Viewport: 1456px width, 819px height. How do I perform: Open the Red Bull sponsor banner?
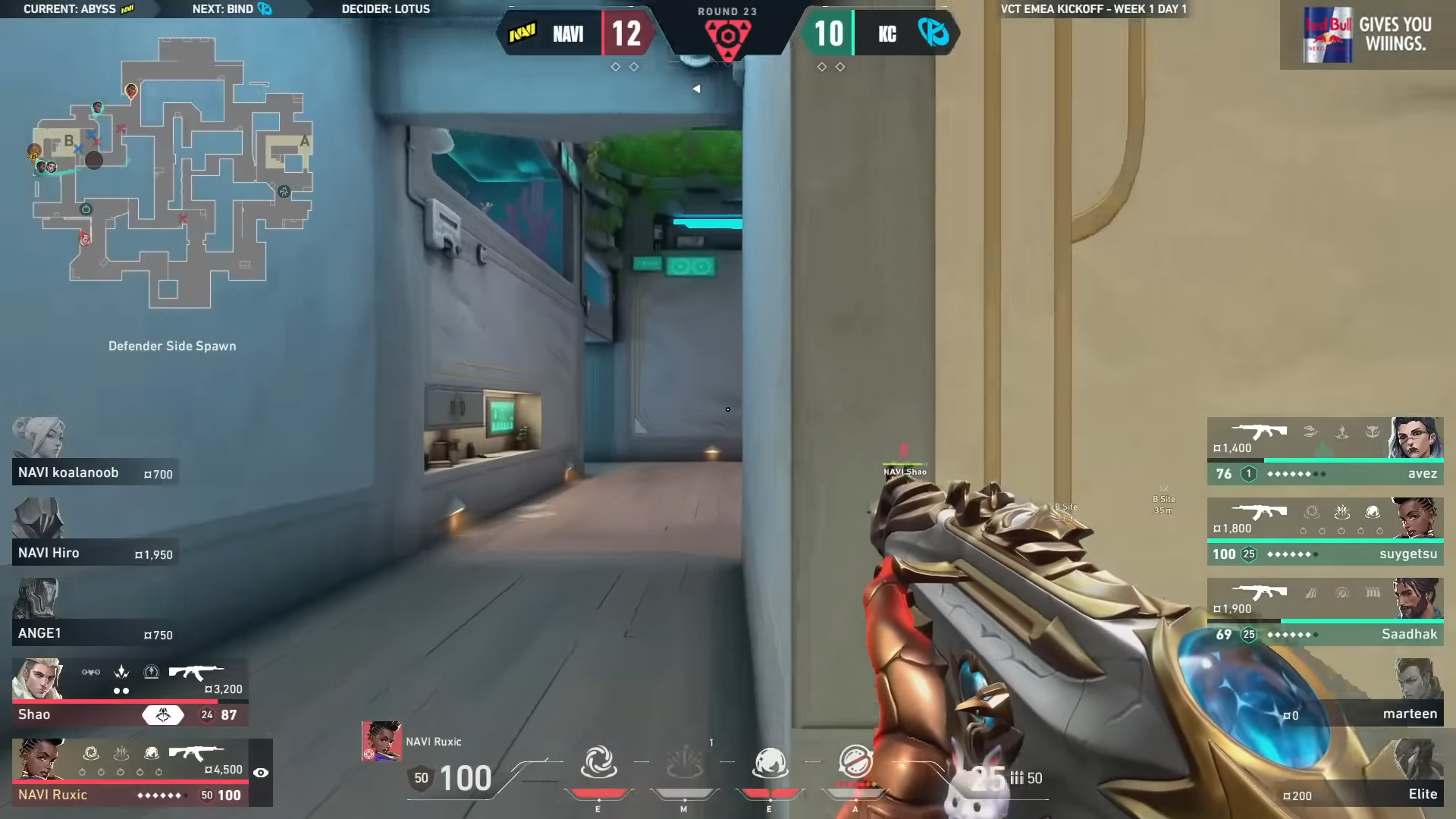pos(1367,35)
